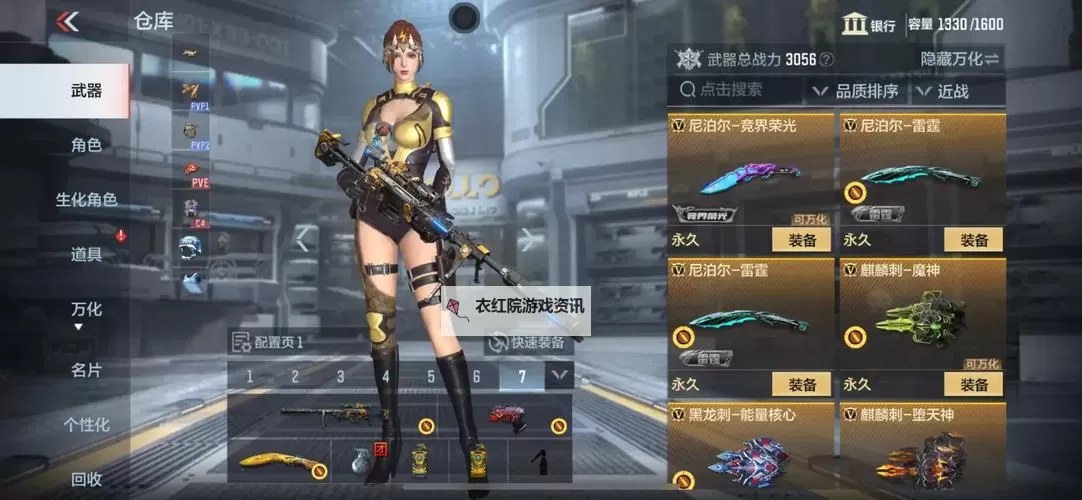Switch to the 名片 category

[x=86, y=370]
